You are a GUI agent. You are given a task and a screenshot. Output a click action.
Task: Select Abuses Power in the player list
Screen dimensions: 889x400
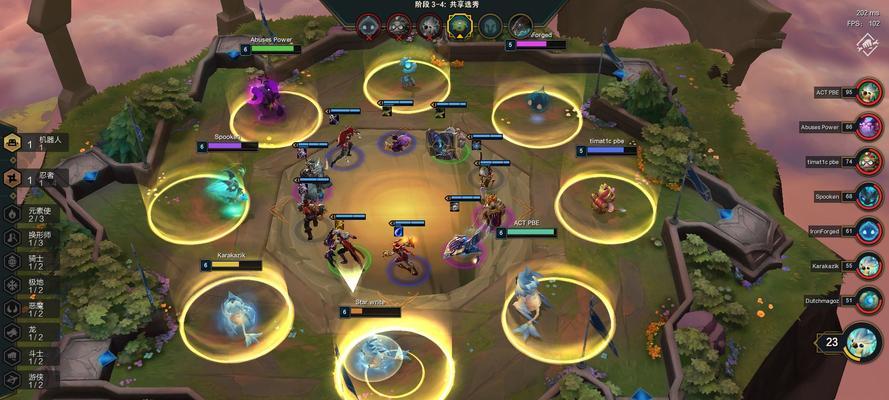[x=869, y=127]
